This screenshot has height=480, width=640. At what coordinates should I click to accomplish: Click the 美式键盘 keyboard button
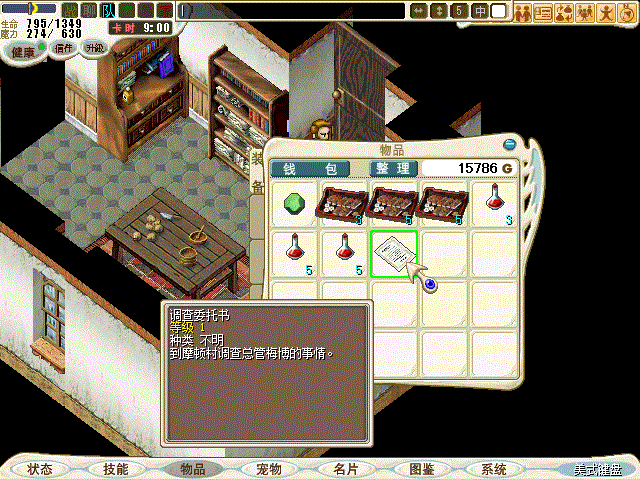coord(597,469)
